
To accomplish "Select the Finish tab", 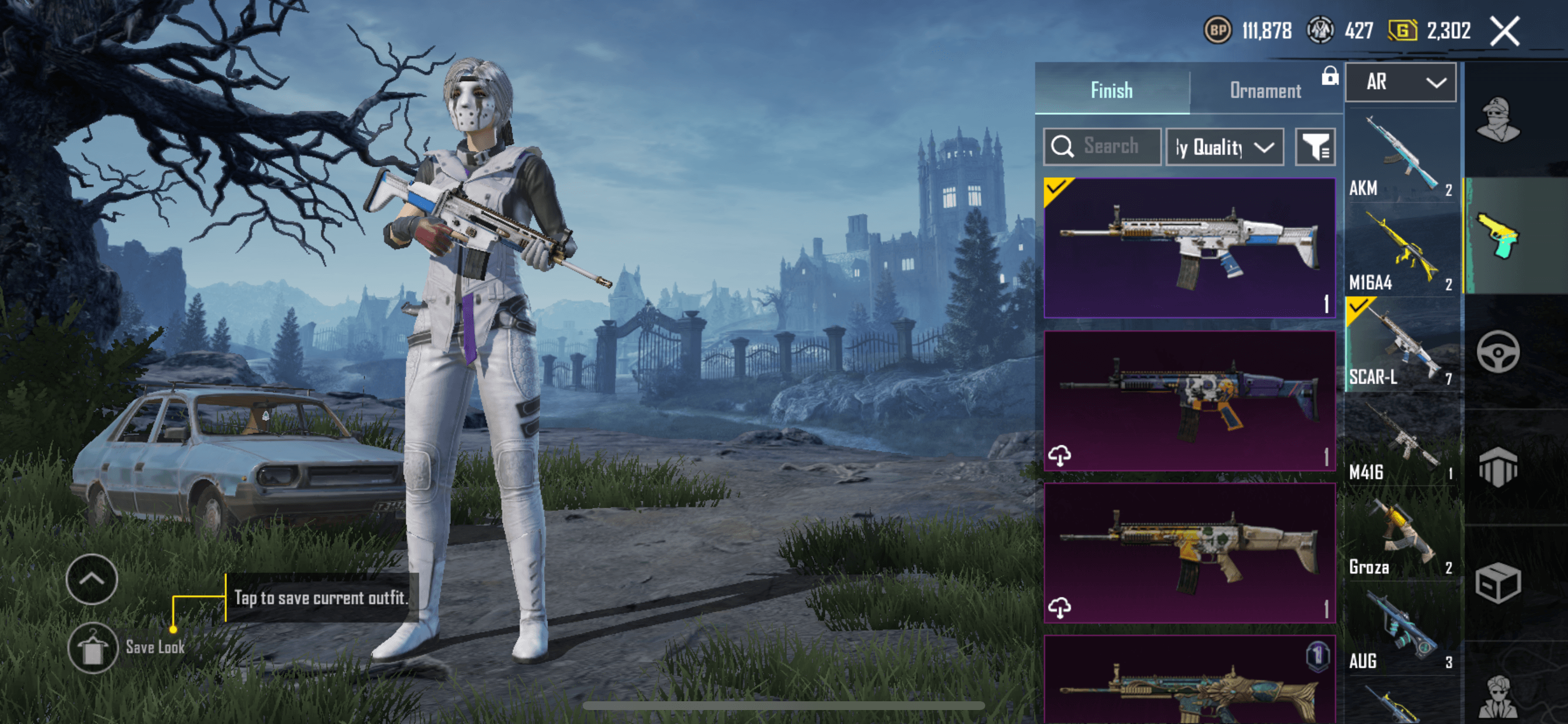I will [x=1111, y=91].
